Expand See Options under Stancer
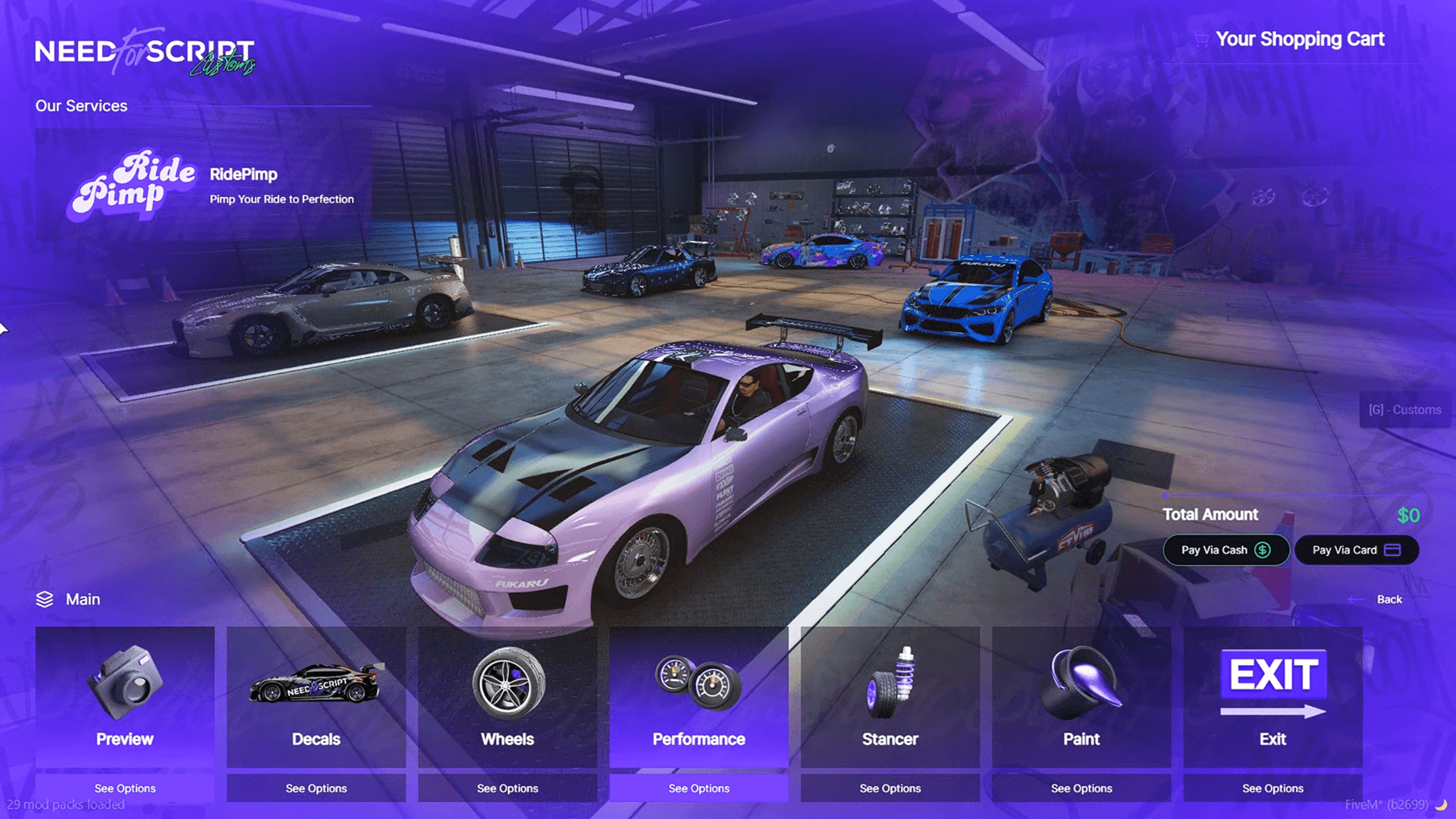1456x819 pixels. click(x=889, y=788)
